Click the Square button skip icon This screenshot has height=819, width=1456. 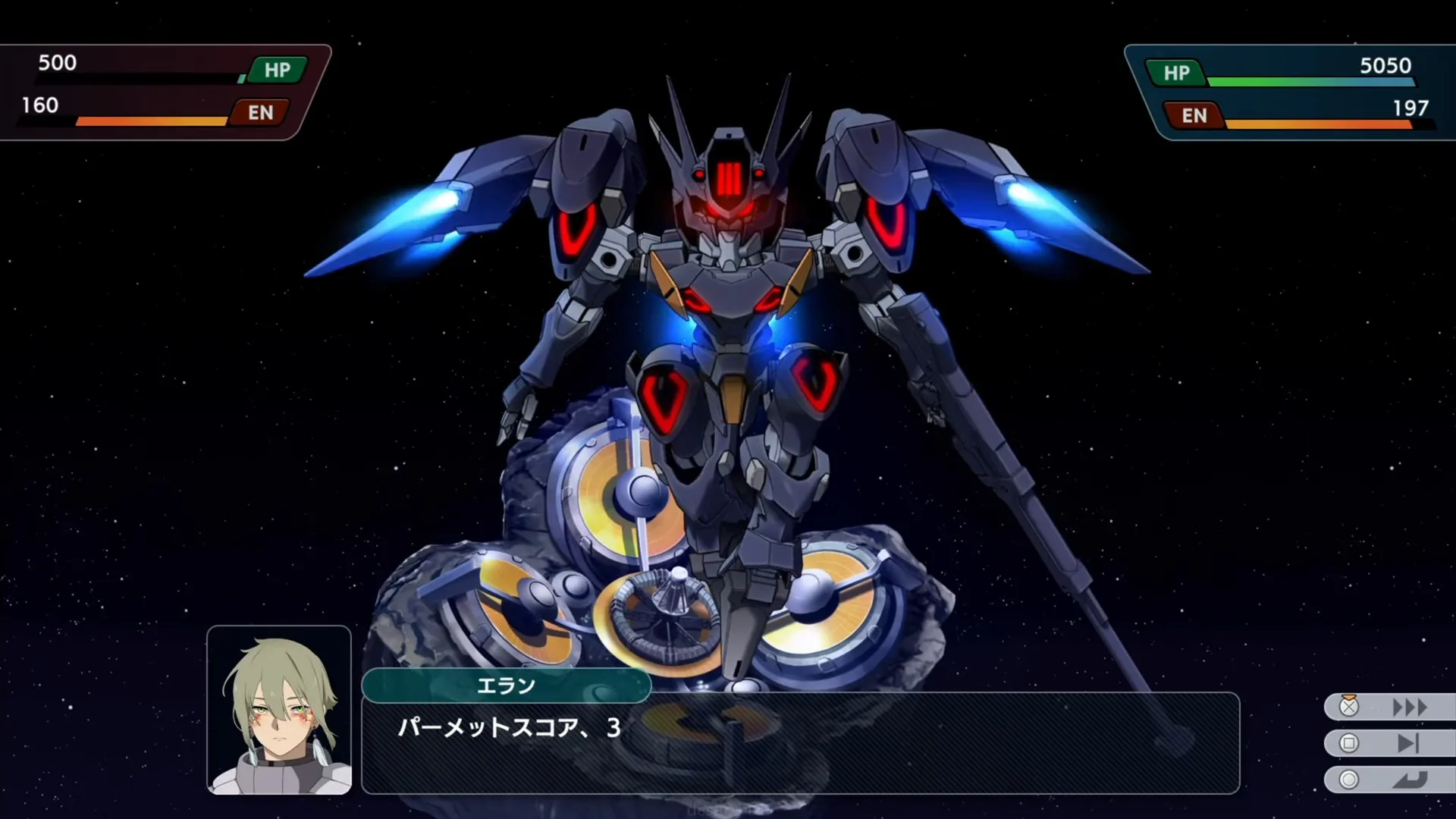(1348, 742)
